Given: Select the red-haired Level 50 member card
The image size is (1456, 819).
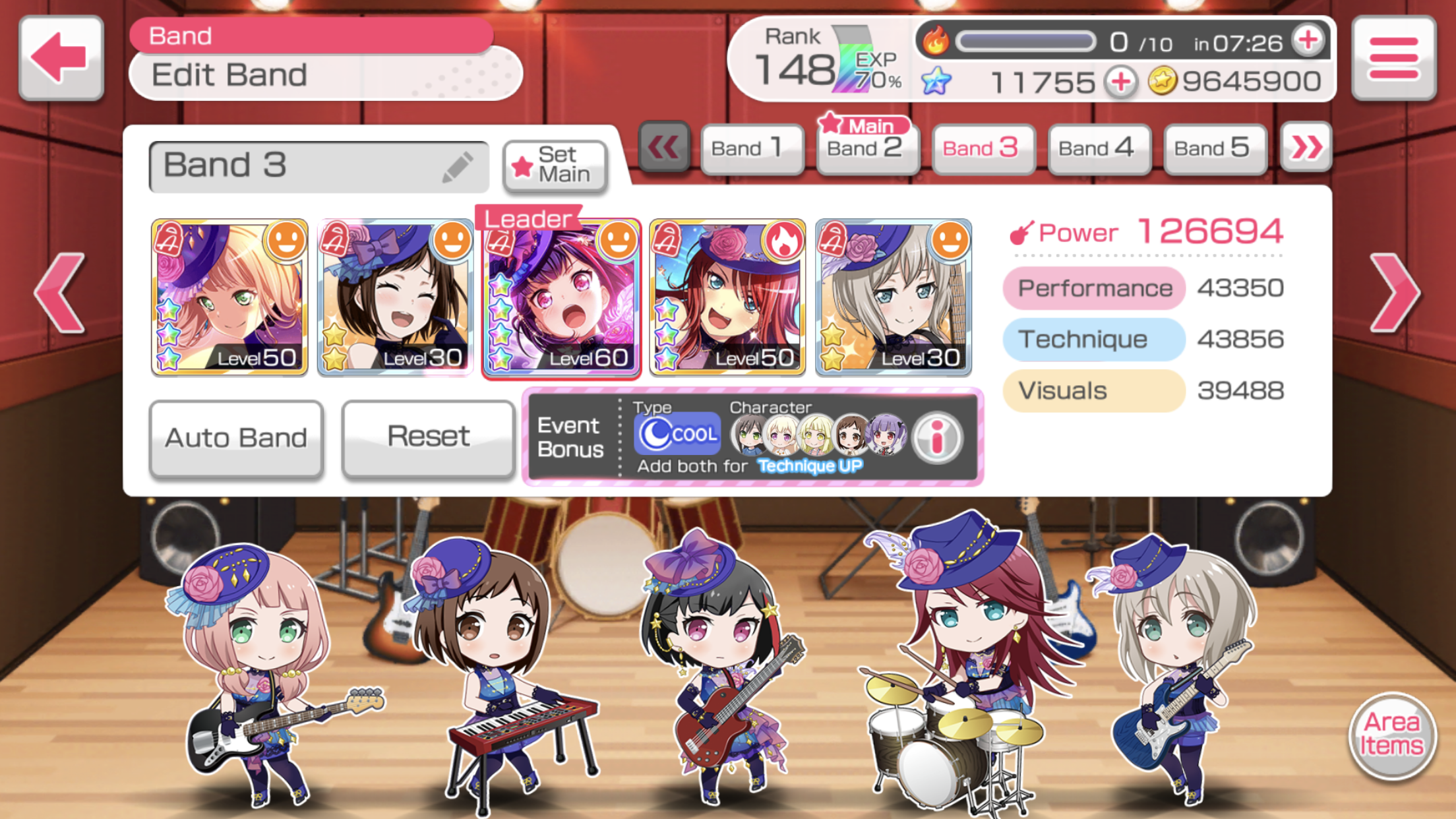Looking at the screenshot, I should click(727, 298).
